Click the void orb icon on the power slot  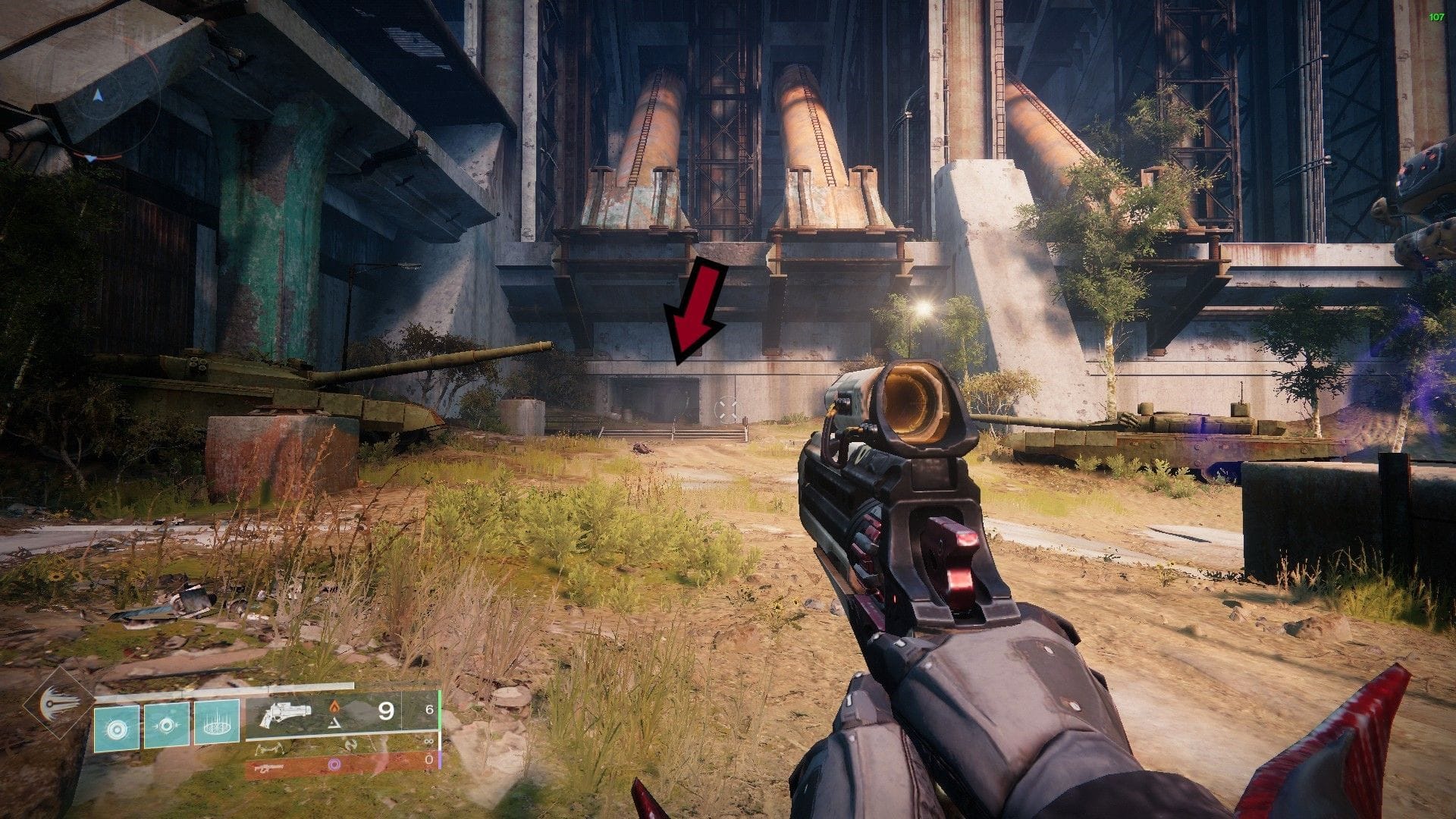point(335,764)
